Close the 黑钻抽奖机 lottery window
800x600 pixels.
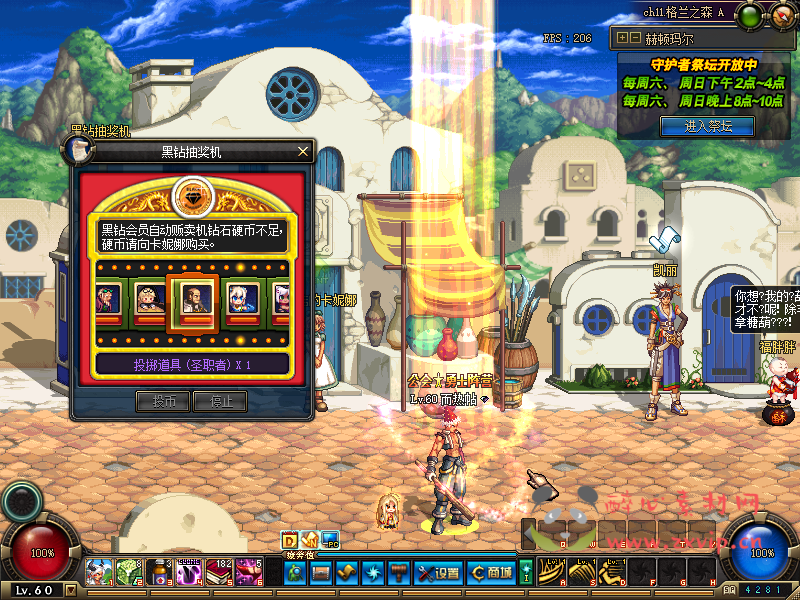(x=304, y=152)
